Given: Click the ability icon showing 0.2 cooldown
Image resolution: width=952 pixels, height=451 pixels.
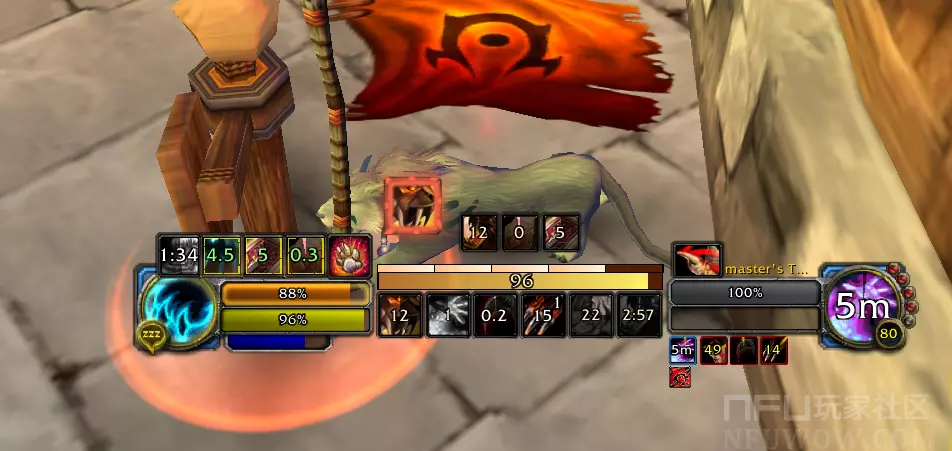Looking at the screenshot, I should tap(495, 315).
